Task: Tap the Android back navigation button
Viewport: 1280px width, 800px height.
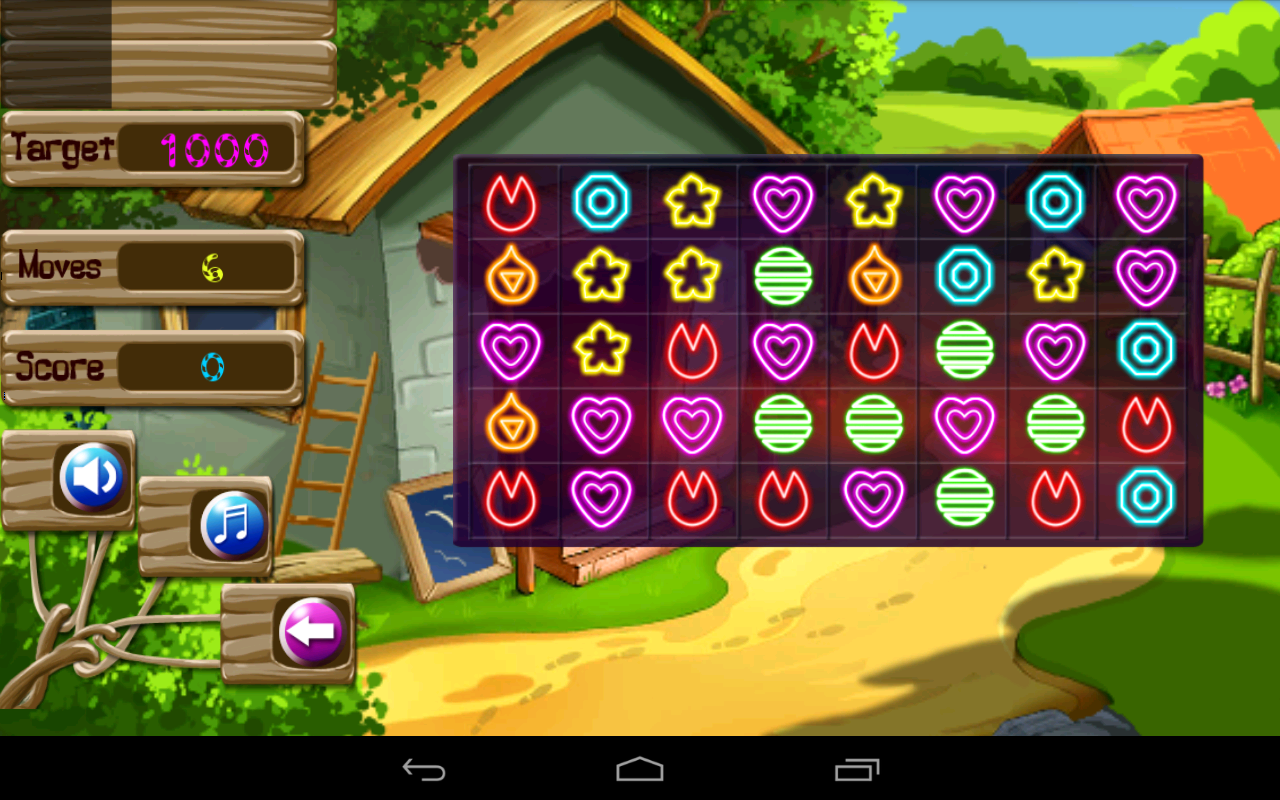Action: pyautogui.click(x=424, y=770)
